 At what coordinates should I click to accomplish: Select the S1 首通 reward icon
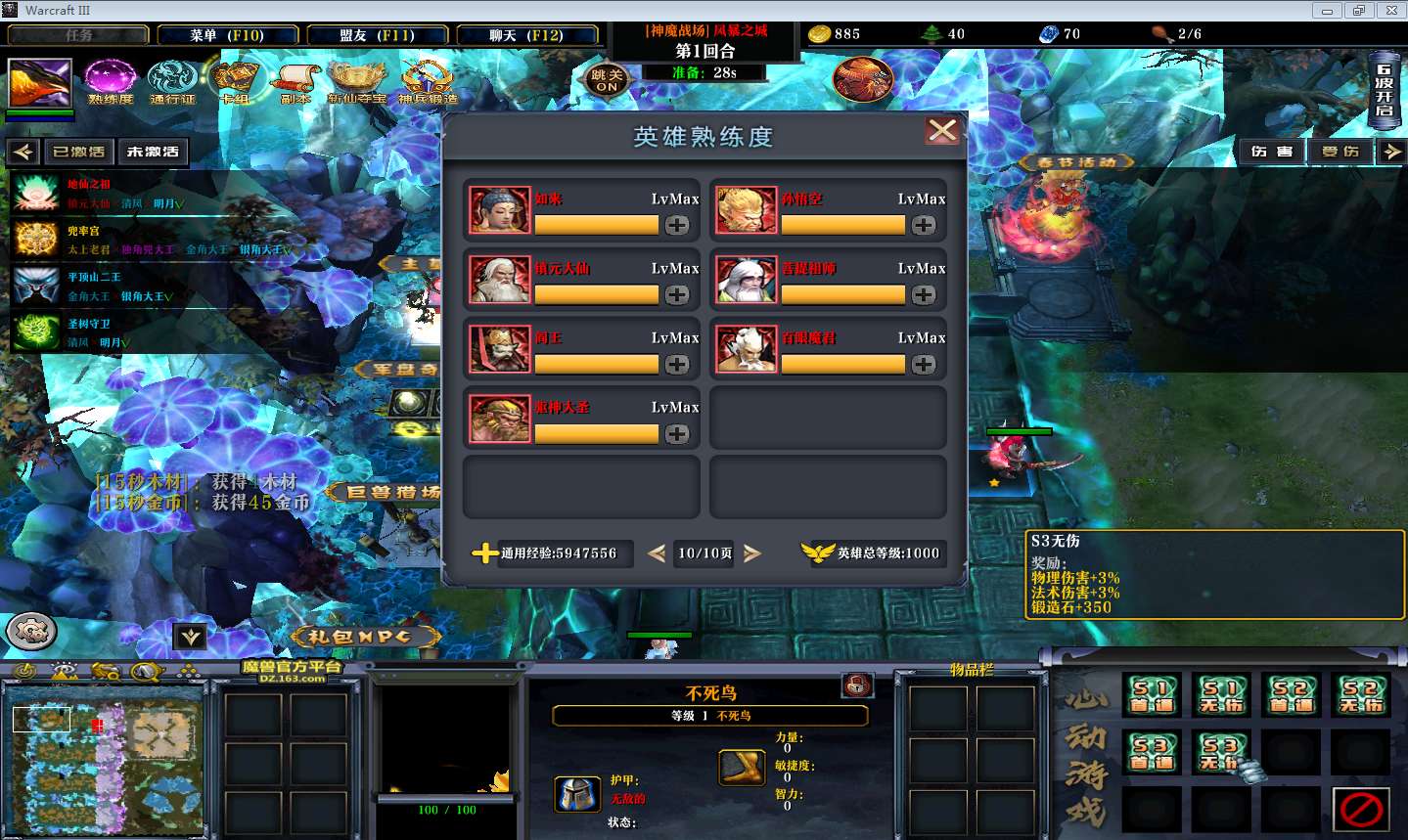[1152, 694]
